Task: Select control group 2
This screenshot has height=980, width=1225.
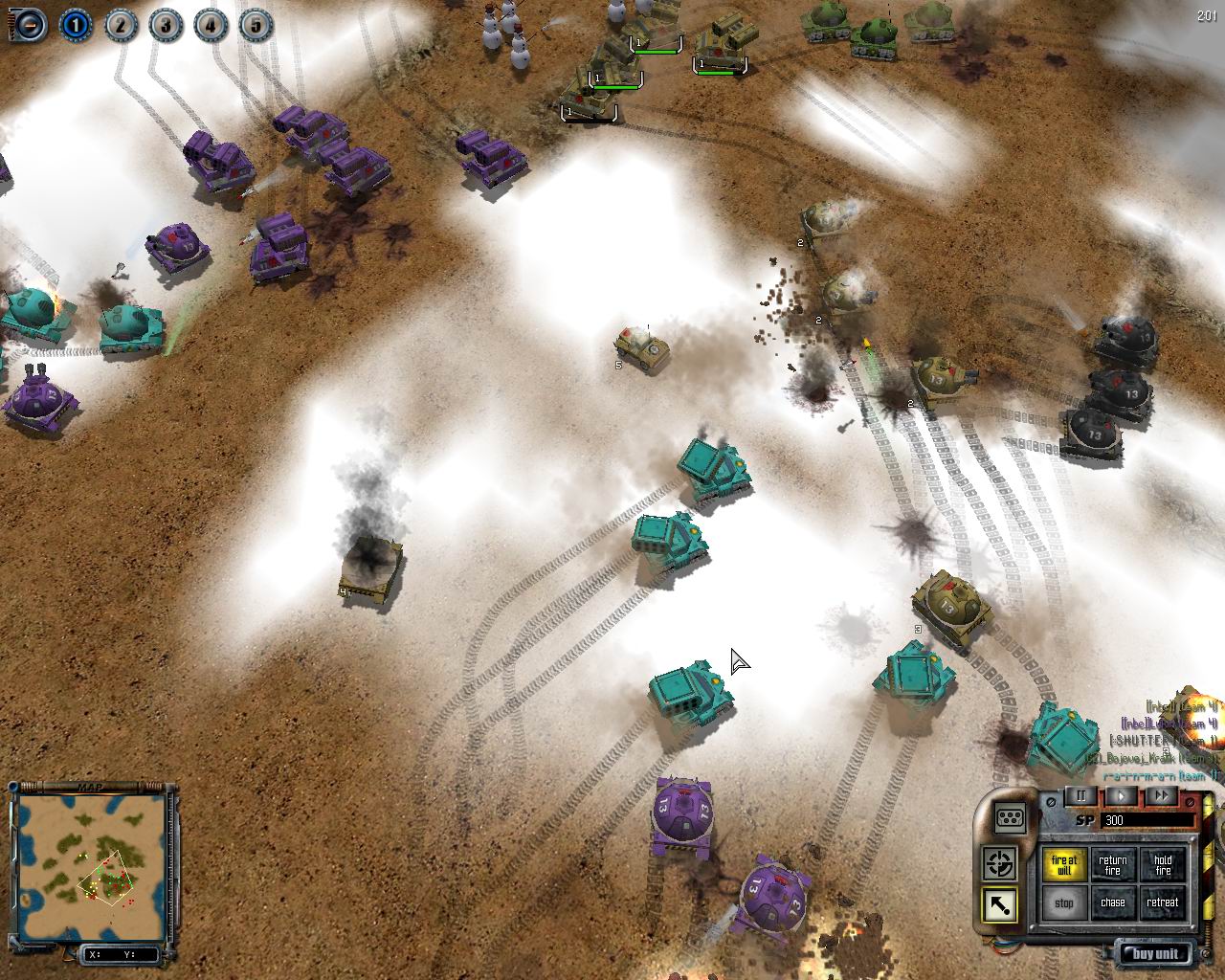Action: click(121, 24)
